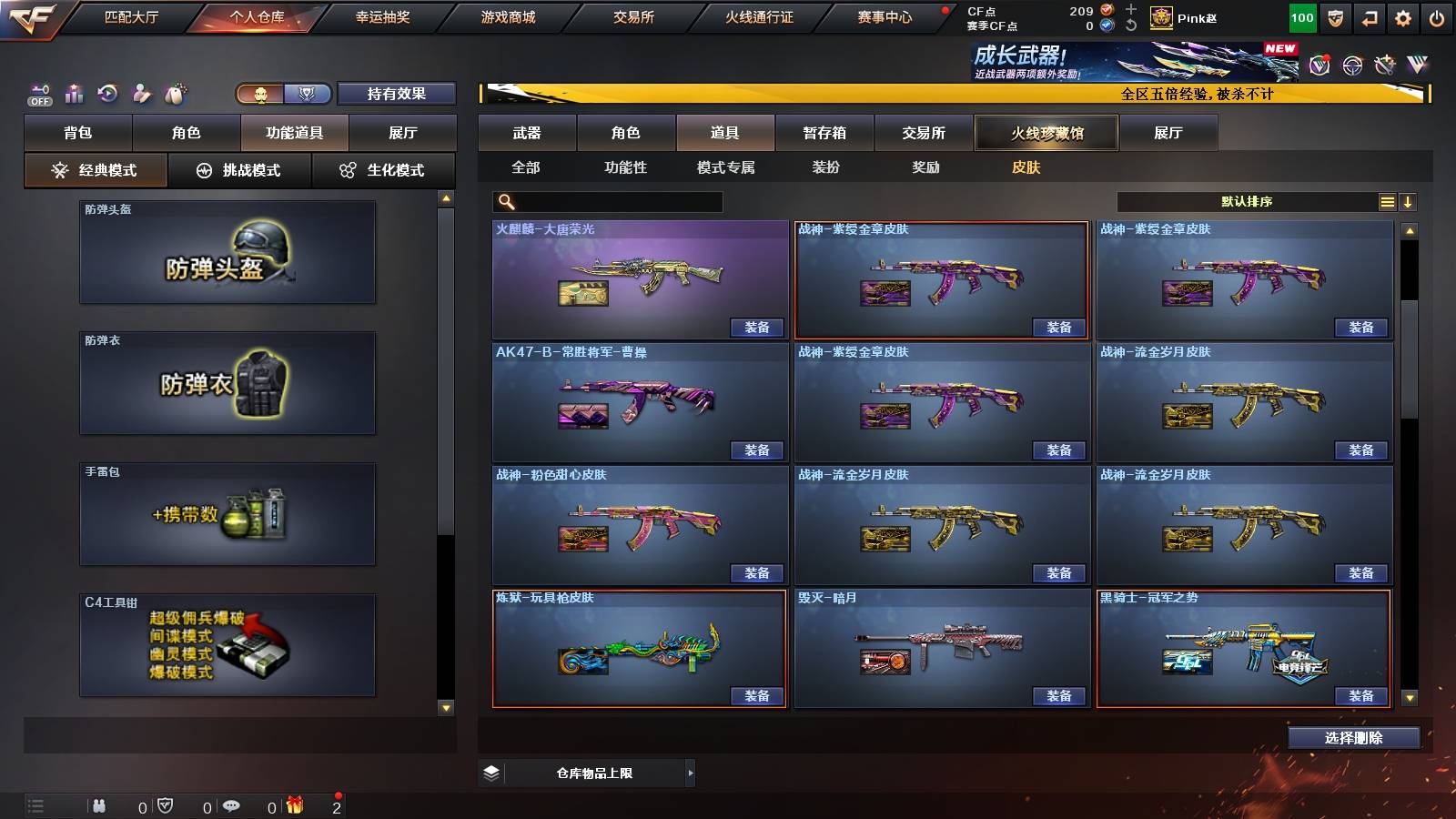This screenshot has width=1456, height=819.
Task: Switch the character/rank toggle to trophy mode
Action: point(307,93)
